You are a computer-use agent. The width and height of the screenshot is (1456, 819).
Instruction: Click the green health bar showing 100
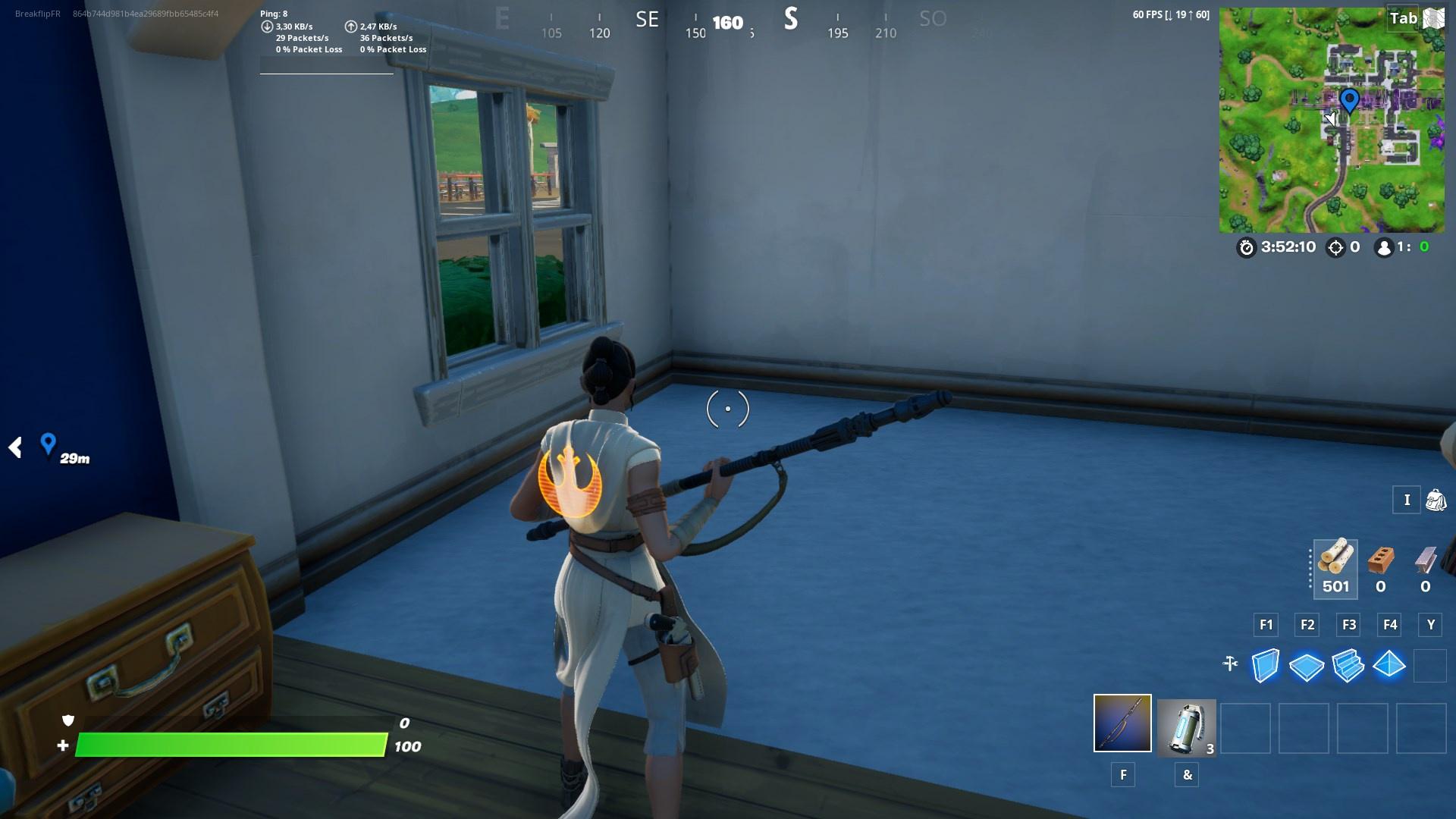click(227, 745)
